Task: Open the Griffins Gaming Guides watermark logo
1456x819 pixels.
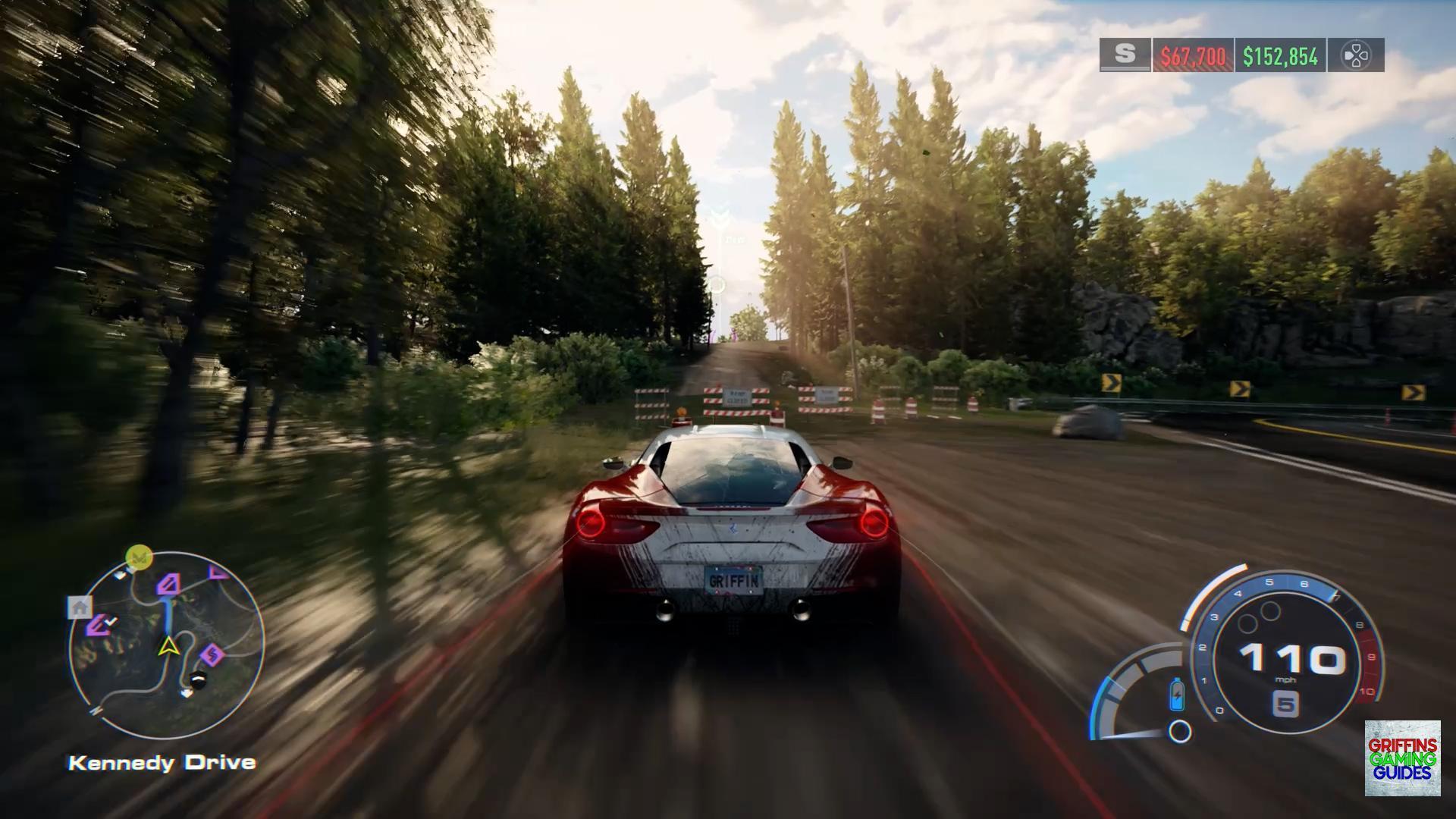Action: coord(1402,758)
